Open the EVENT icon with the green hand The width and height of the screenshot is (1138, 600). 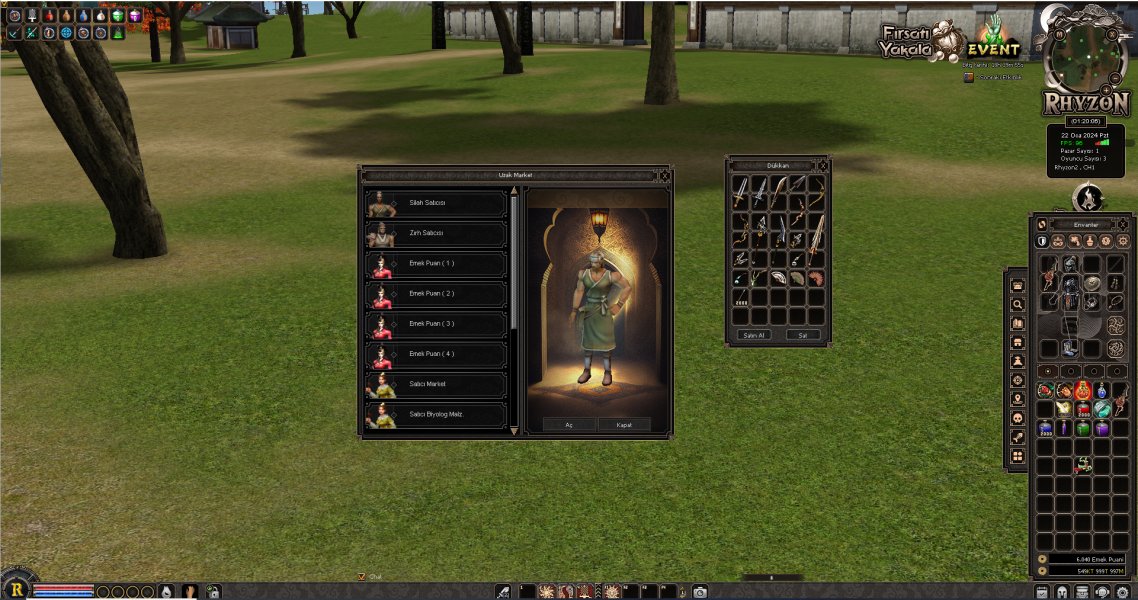[992, 40]
